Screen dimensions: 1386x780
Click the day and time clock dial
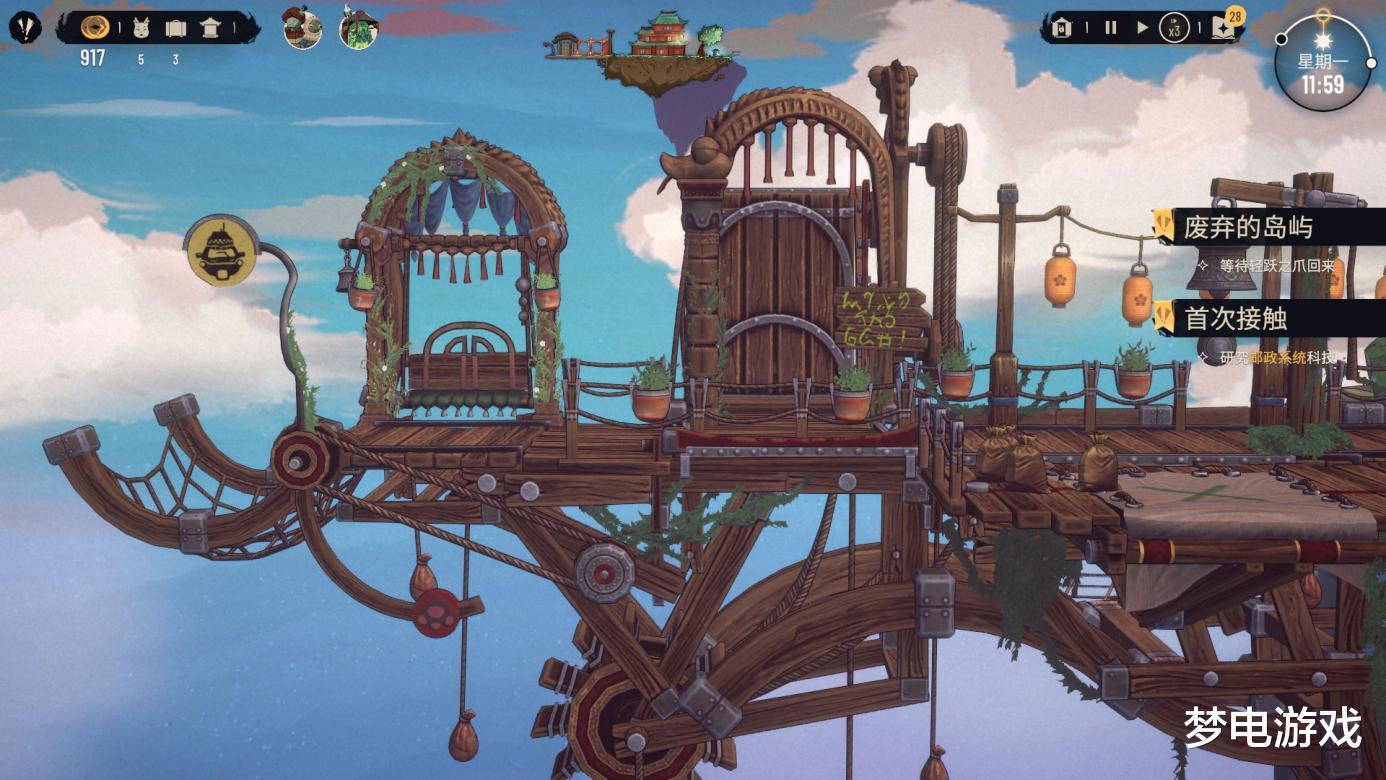coord(1322,63)
